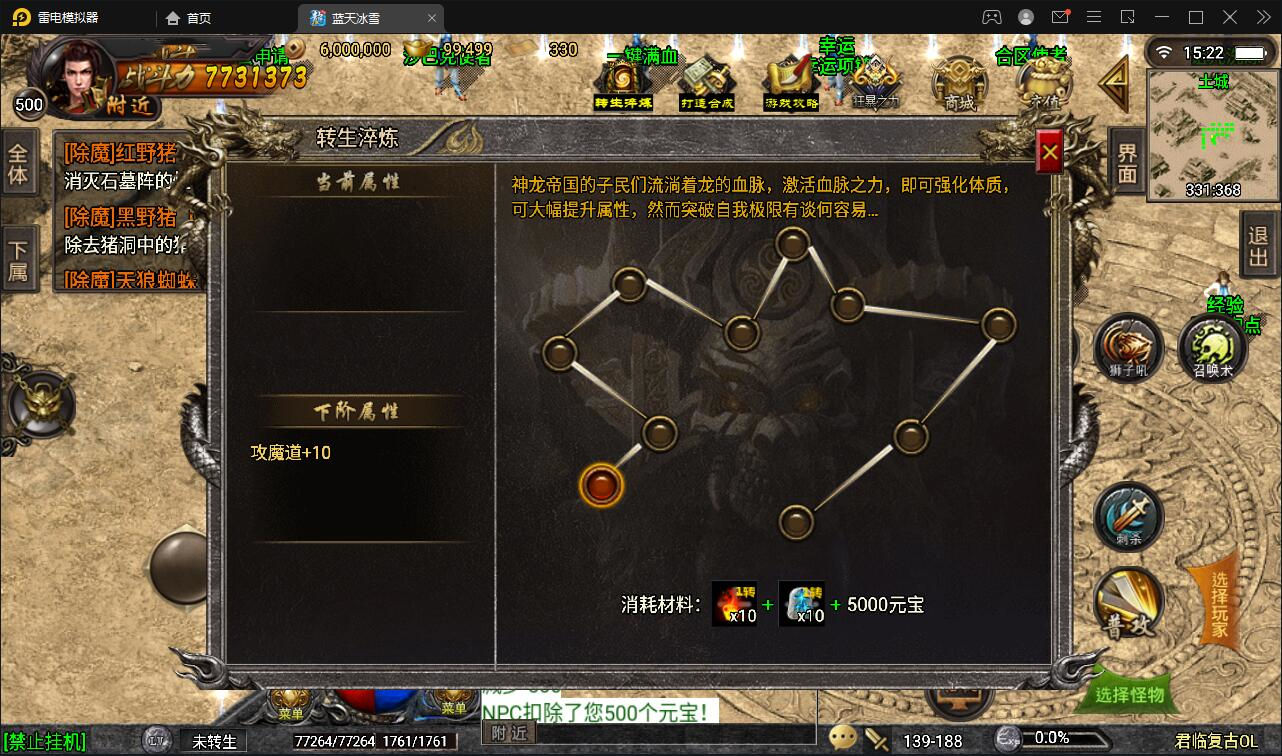Use the 普攻 basic attack icon

click(1128, 600)
